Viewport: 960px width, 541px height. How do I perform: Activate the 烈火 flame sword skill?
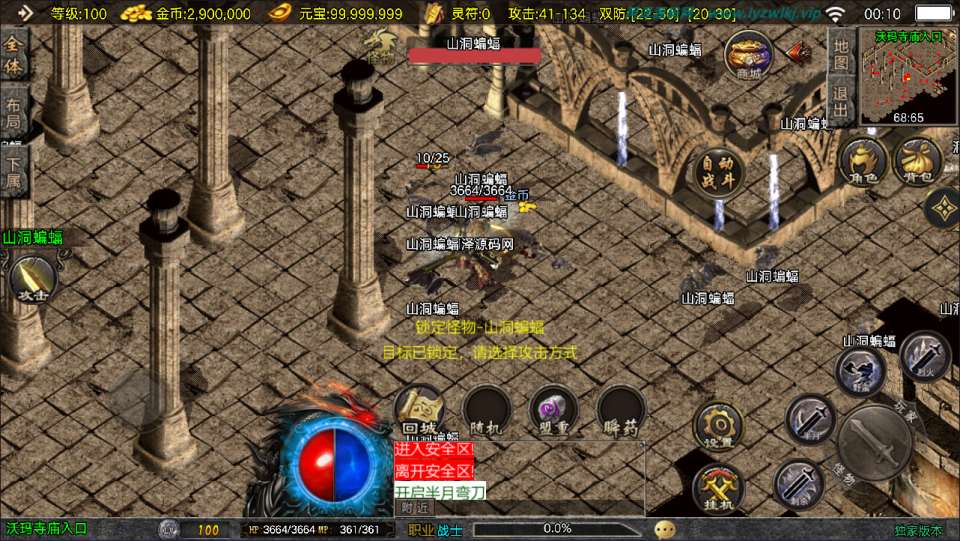point(924,356)
